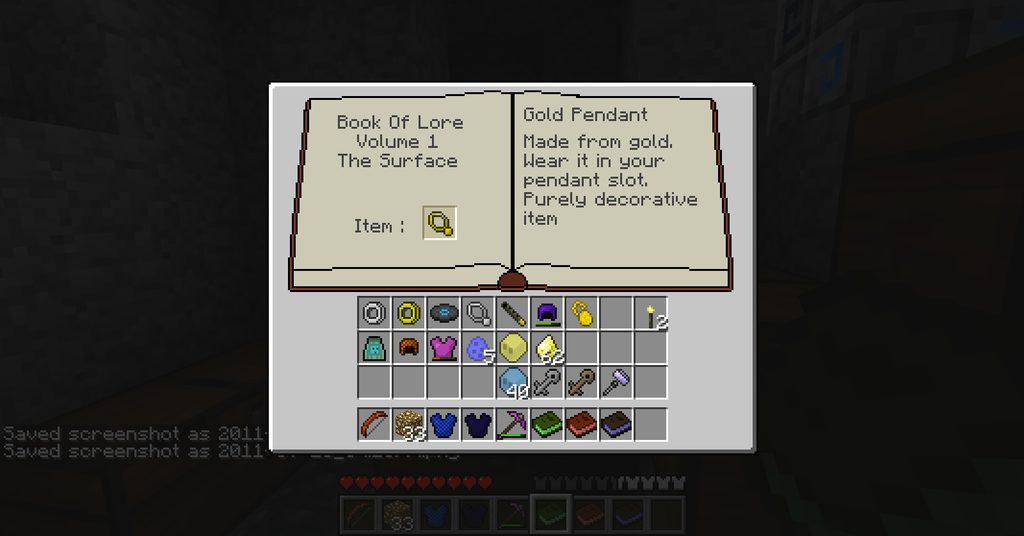Select the light blue ball stack of 40
The width and height of the screenshot is (1024, 536).
pyautogui.click(x=512, y=382)
